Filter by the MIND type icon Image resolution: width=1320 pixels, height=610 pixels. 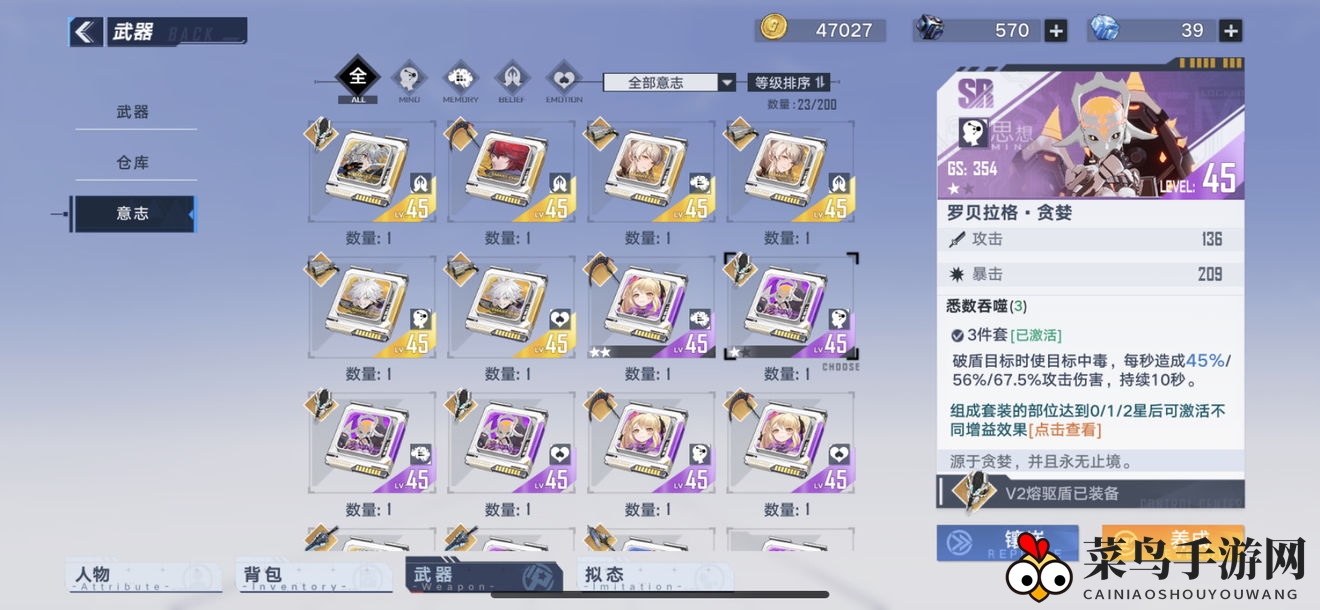tap(408, 79)
